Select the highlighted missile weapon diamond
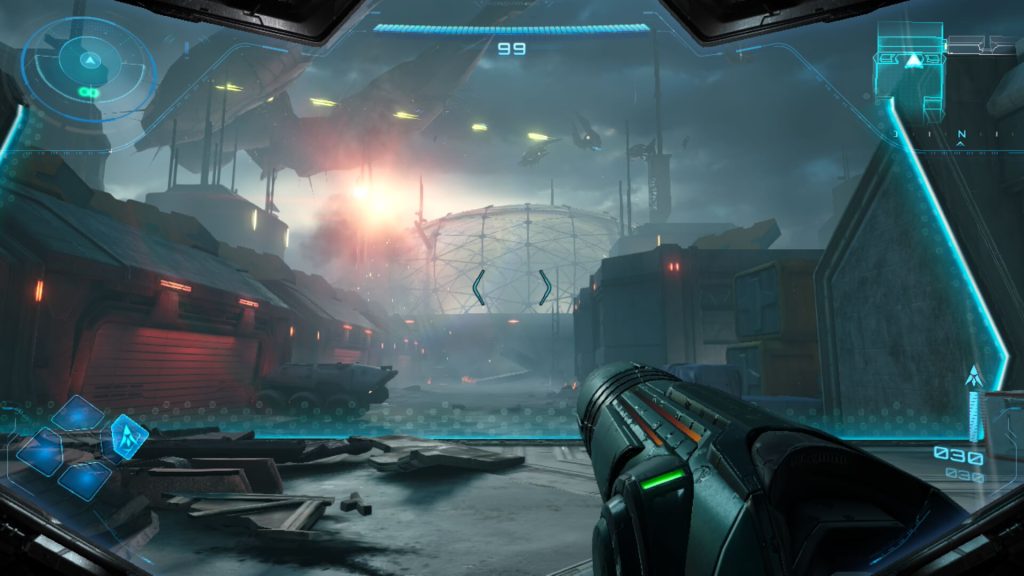The width and height of the screenshot is (1024, 576). point(129,436)
